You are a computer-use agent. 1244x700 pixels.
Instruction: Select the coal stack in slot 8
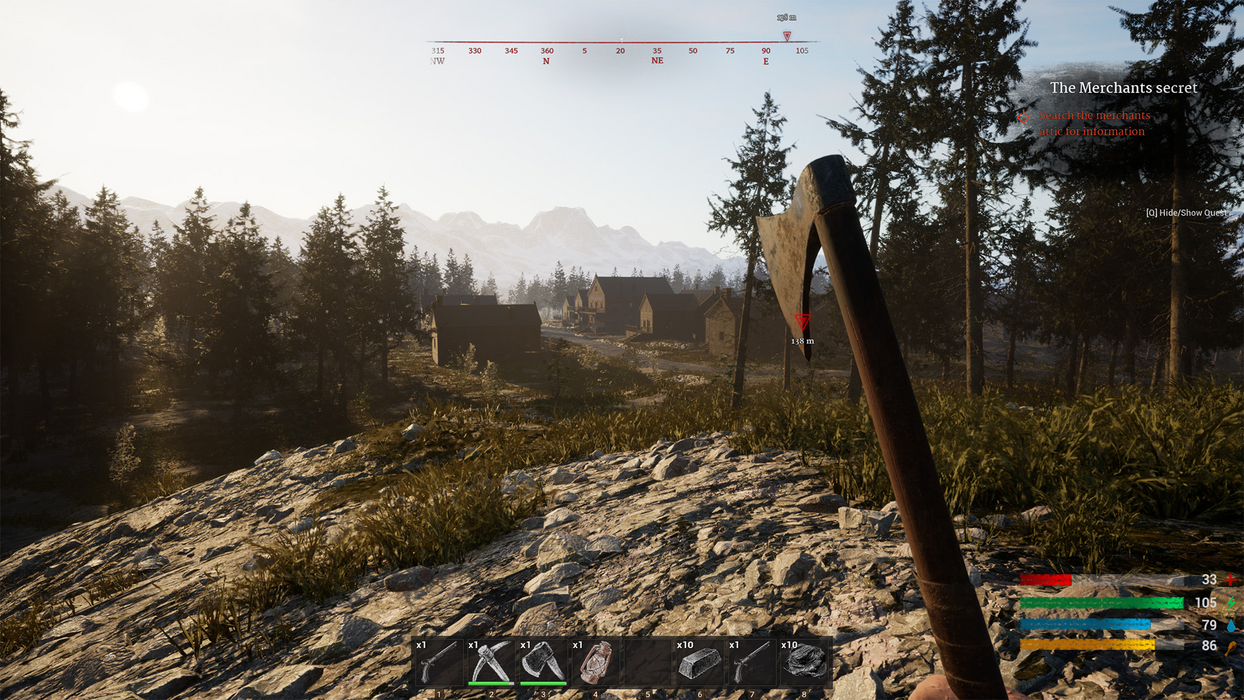[804, 662]
